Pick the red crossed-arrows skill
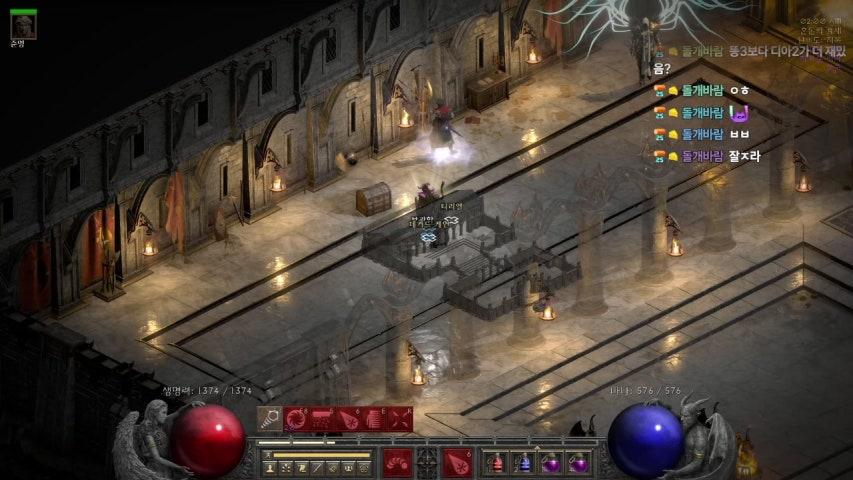This screenshot has height=480, width=853. [400, 419]
